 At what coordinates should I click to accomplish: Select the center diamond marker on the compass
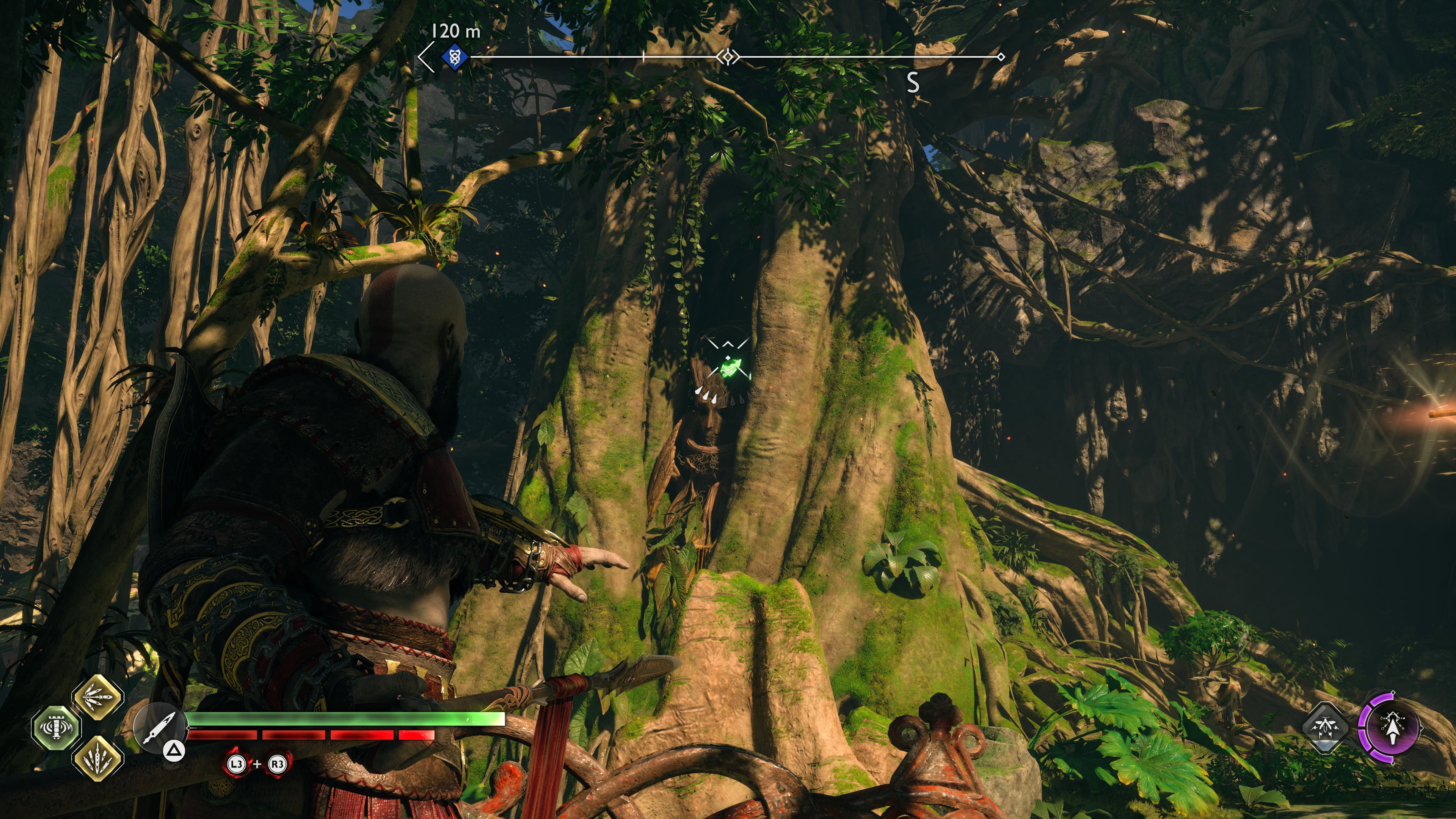coord(728,57)
